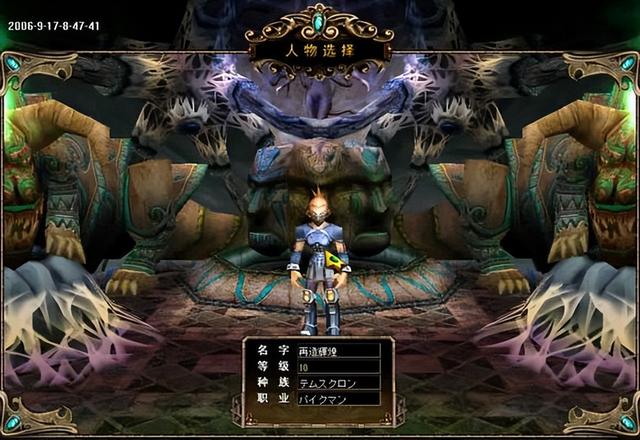
Task: Click the 种族 race field
Action: [338, 382]
